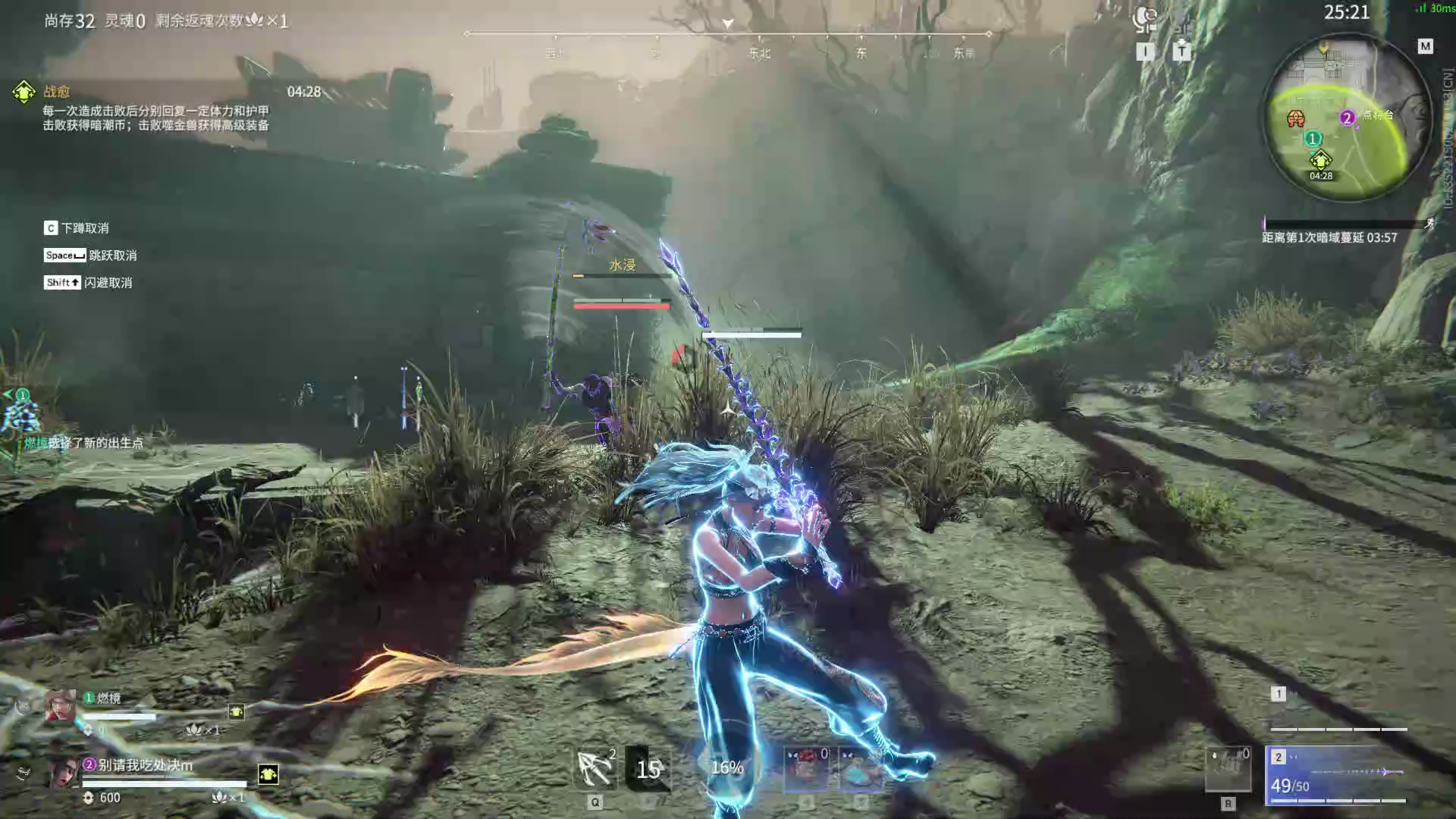The image size is (1456, 819).
Task: Trigger the ultimate gauge at 16%
Action: (x=726, y=767)
